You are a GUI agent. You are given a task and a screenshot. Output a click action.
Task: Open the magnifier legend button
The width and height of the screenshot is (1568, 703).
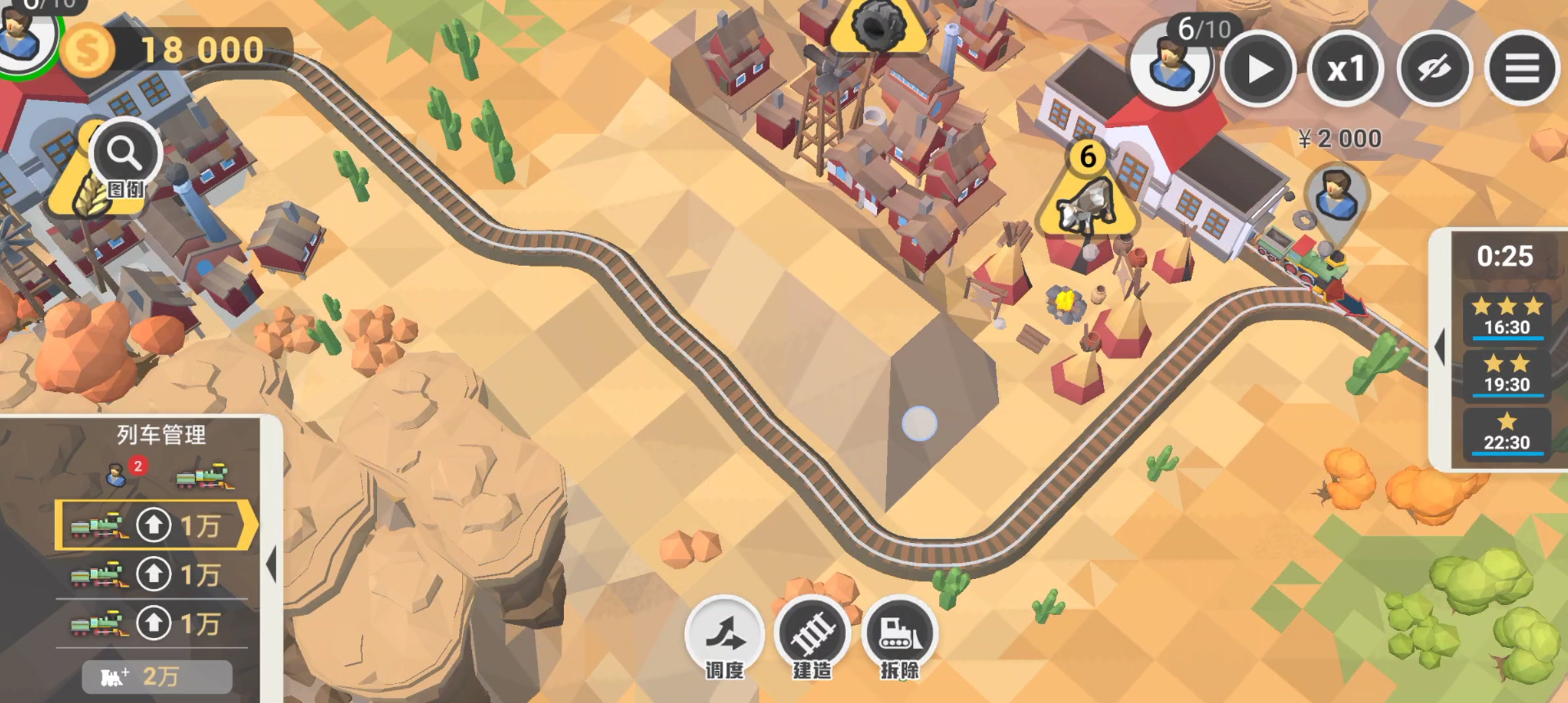click(125, 158)
